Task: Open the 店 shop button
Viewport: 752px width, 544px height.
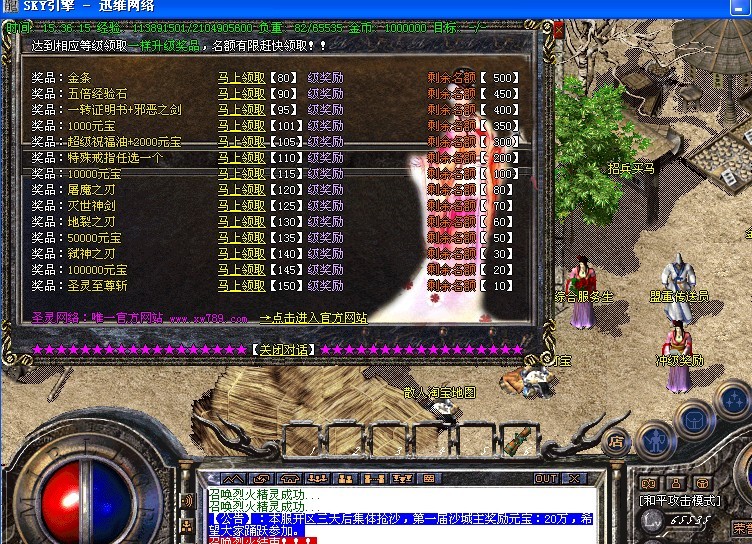Action: pyautogui.click(x=617, y=440)
